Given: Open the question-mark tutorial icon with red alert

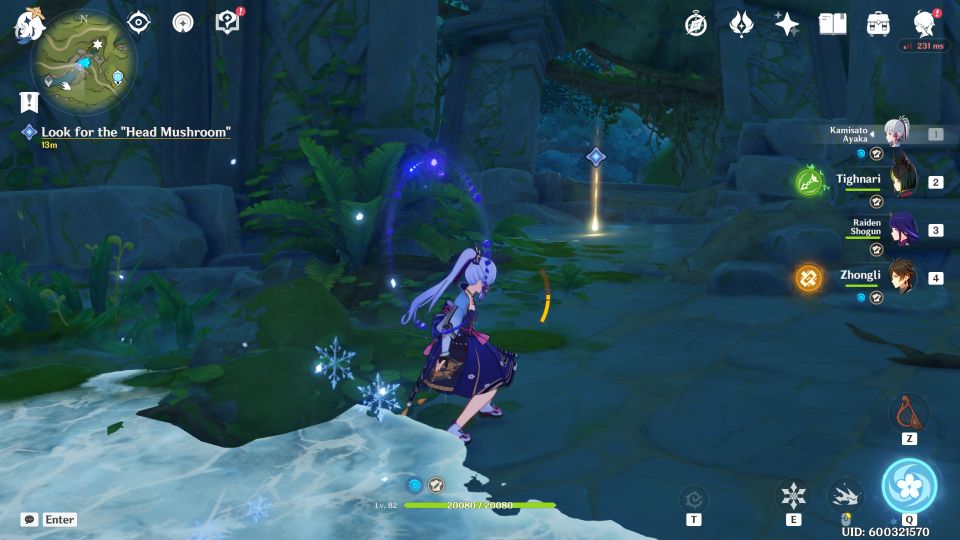Looking at the screenshot, I should tap(227, 22).
